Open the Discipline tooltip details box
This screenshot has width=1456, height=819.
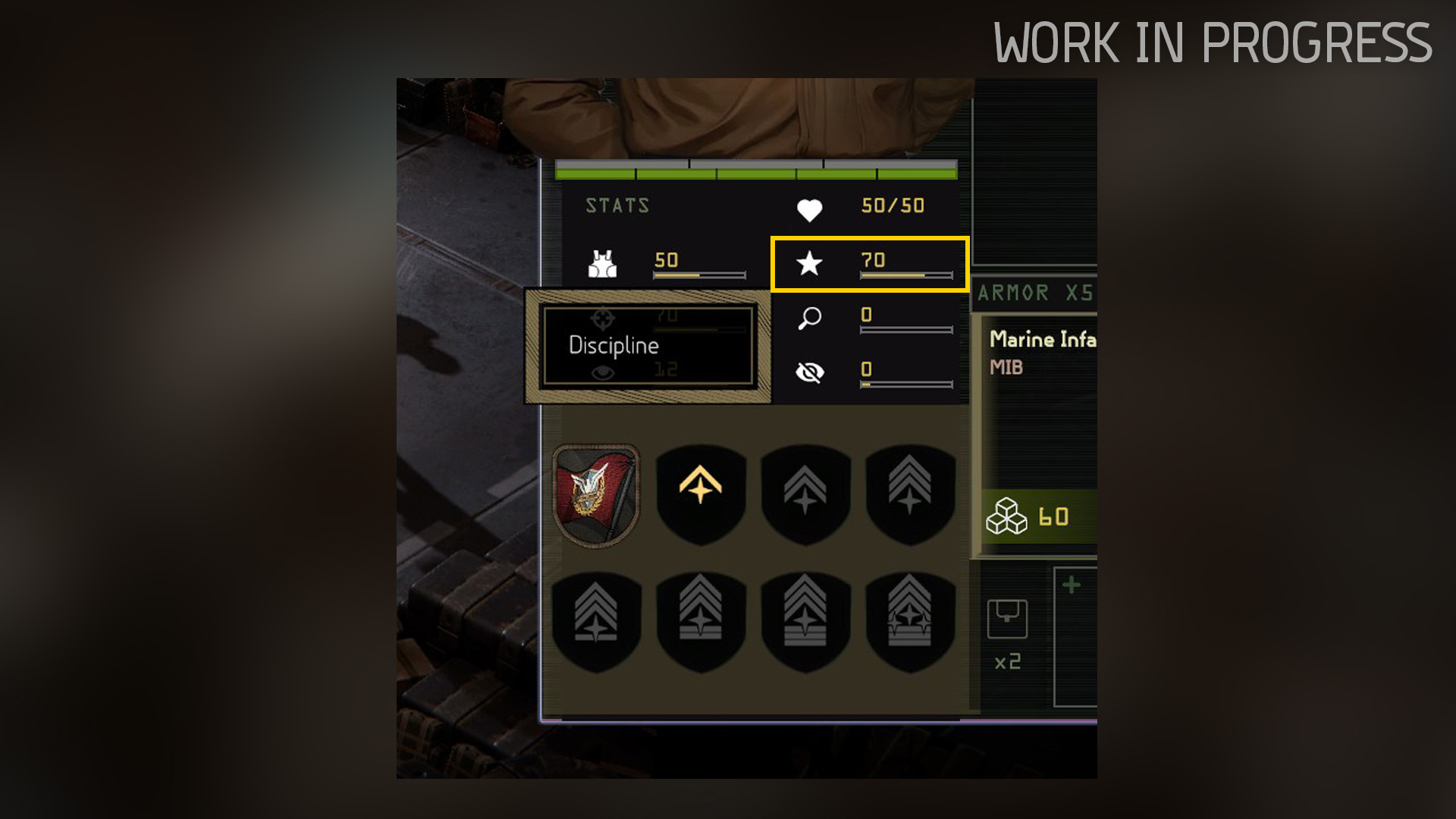click(x=646, y=347)
